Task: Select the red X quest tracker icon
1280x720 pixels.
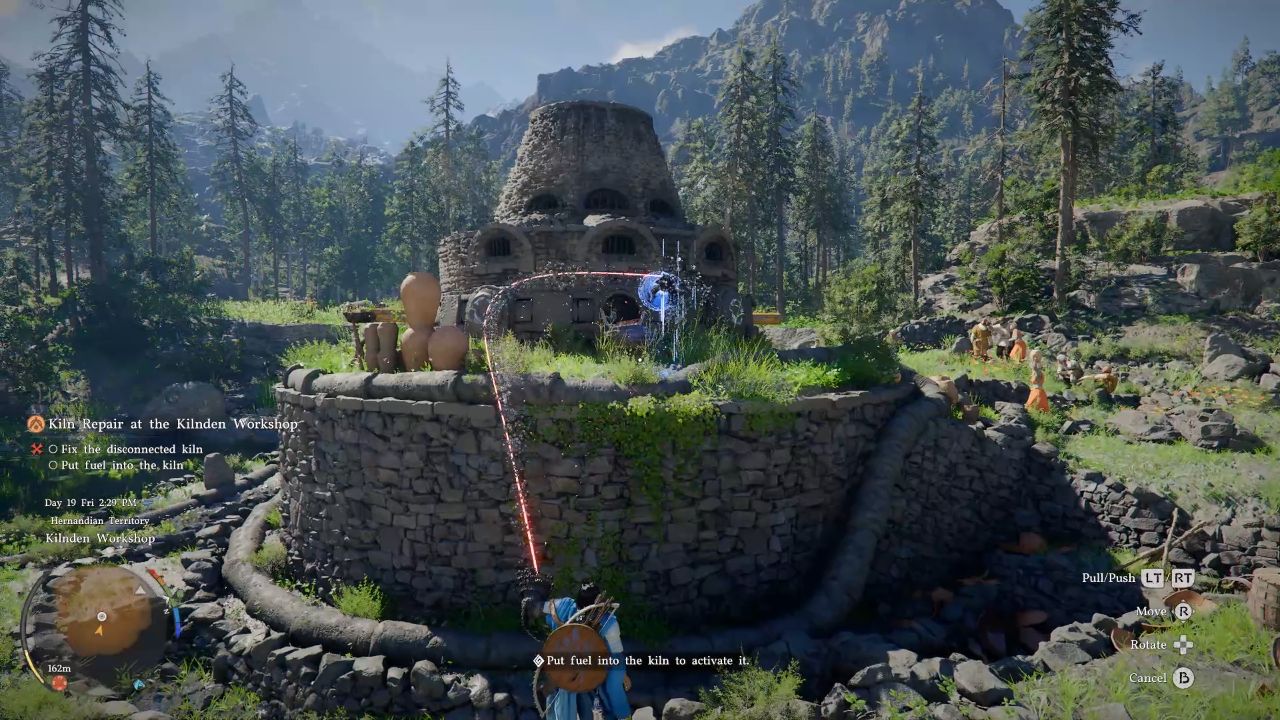Action: [x=36, y=448]
